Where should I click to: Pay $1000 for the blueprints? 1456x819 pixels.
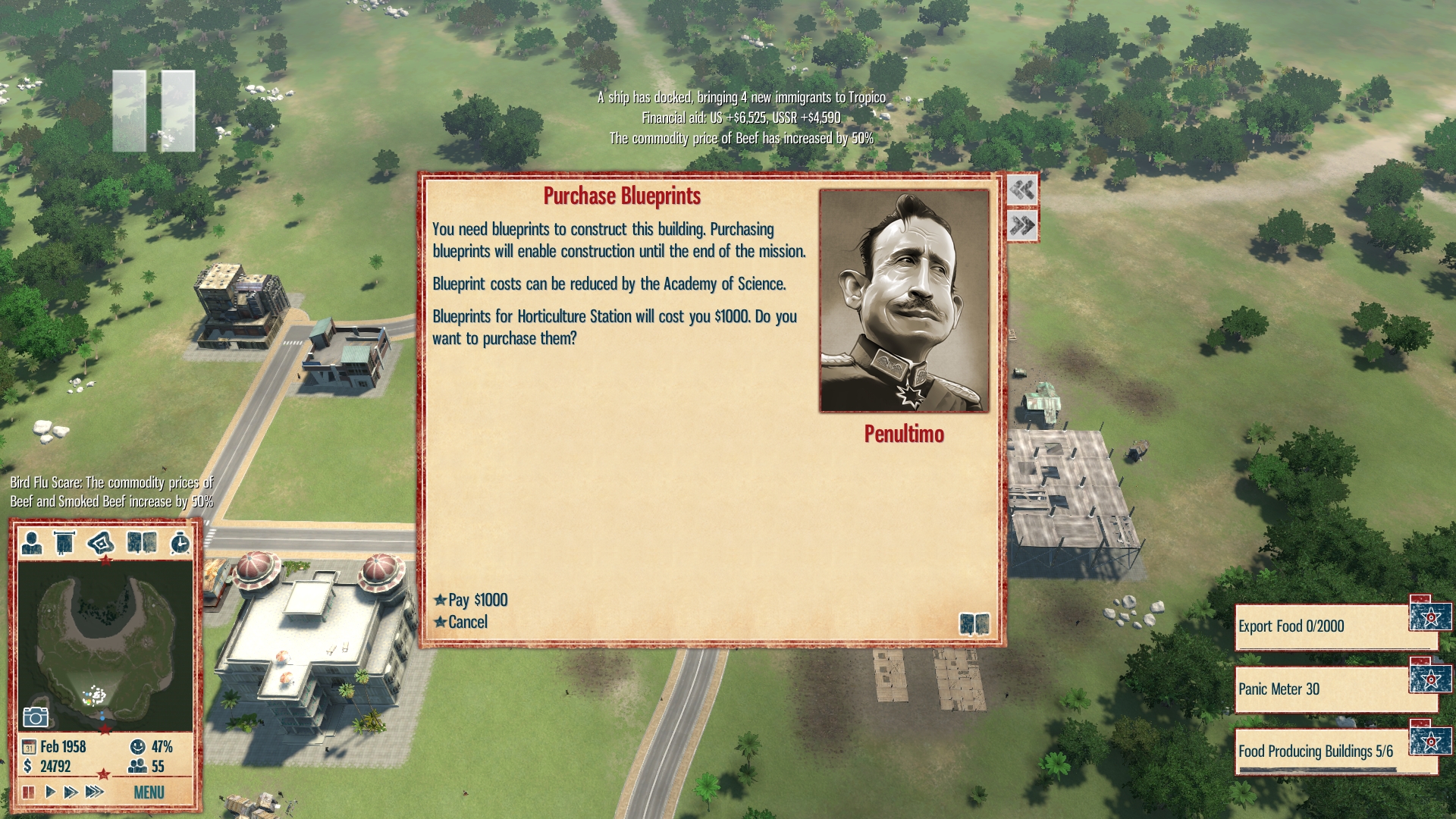[477, 600]
